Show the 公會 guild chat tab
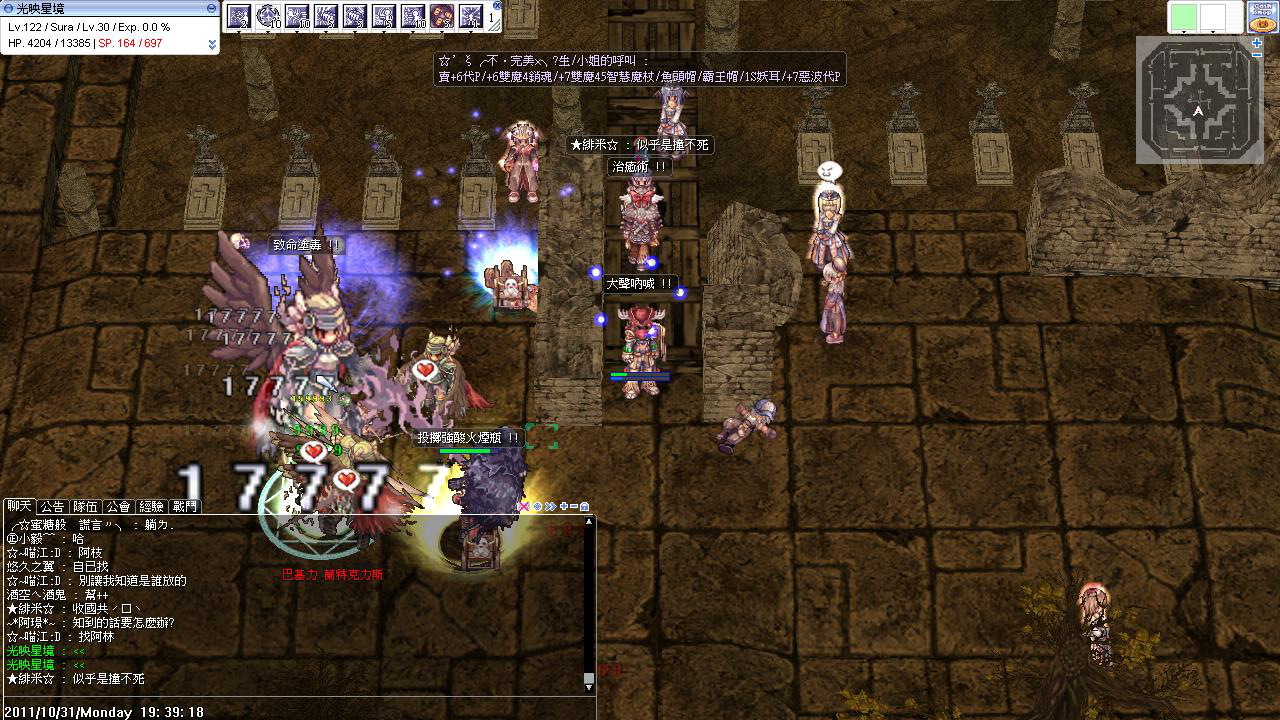The width and height of the screenshot is (1280, 720). tap(118, 507)
